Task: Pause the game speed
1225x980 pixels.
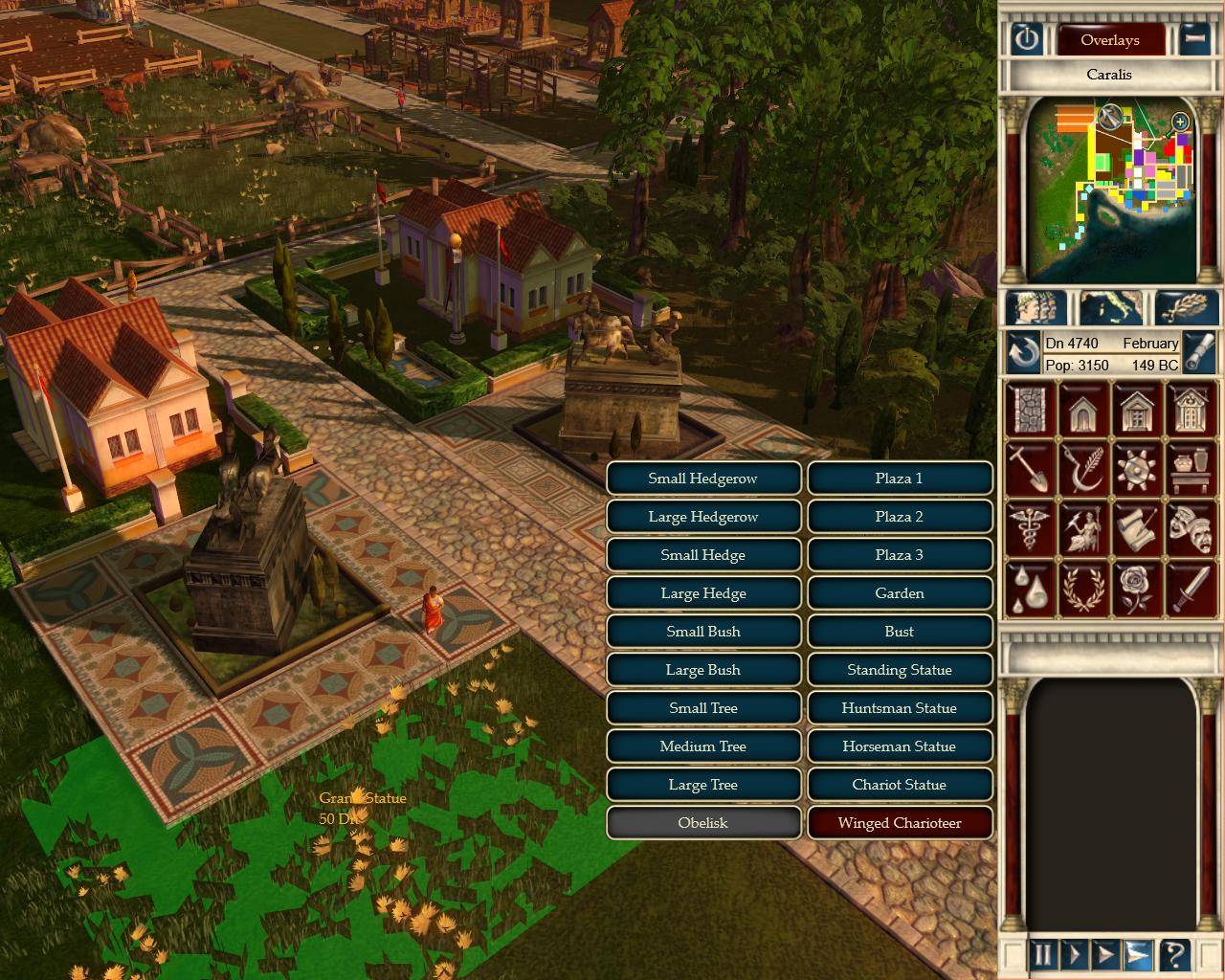Action: (1041, 954)
